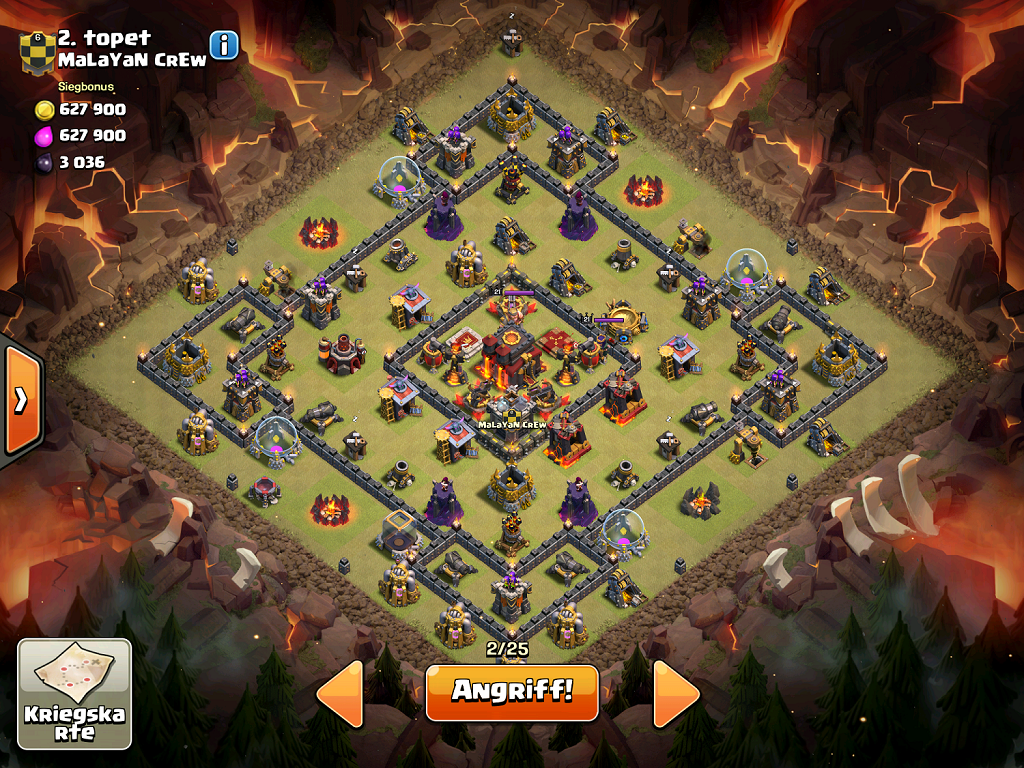
Task: Start the attack with the Angriff! button
Action: click(511, 692)
